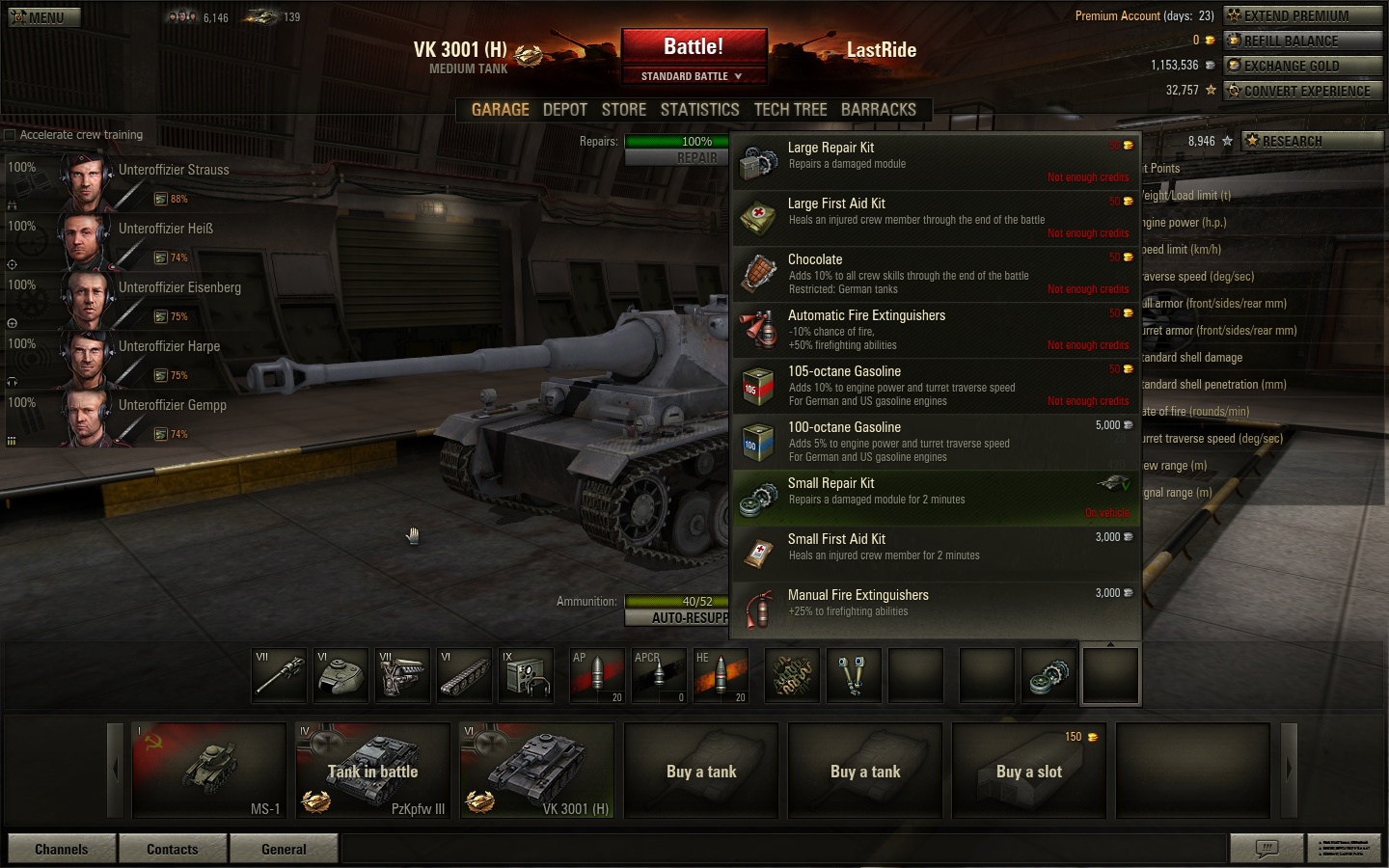The width and height of the screenshot is (1389, 868).
Task: Pick Manual Fire Extinguishers from the list
Action: pyautogui.click(x=934, y=610)
